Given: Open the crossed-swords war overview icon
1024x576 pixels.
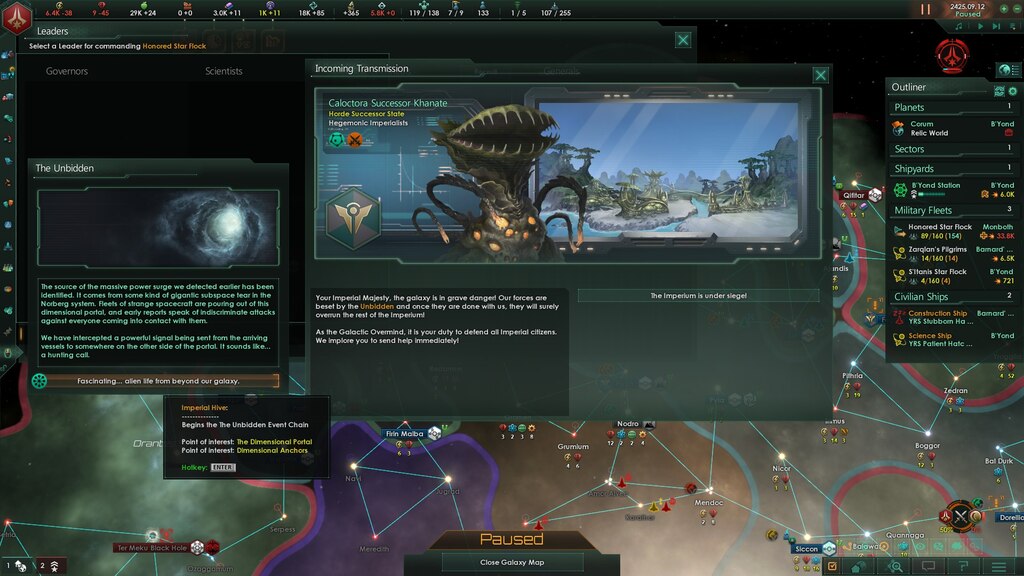Looking at the screenshot, I should 961,517.
